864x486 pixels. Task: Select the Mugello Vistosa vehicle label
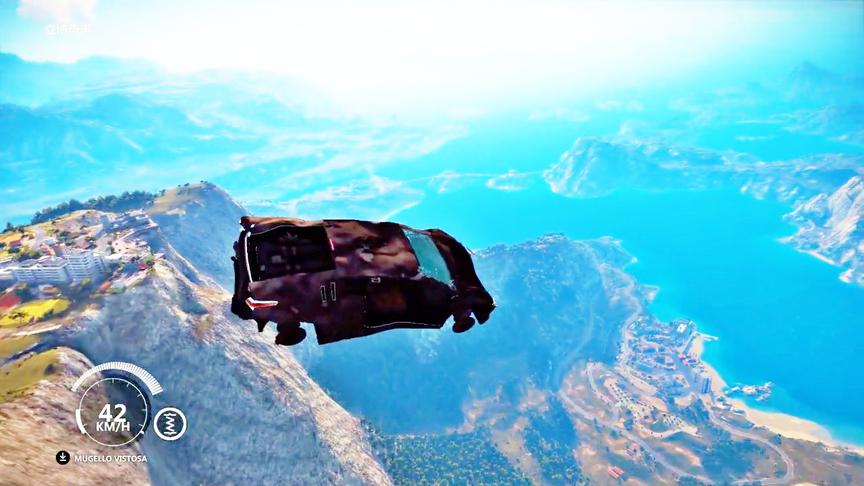click(110, 458)
